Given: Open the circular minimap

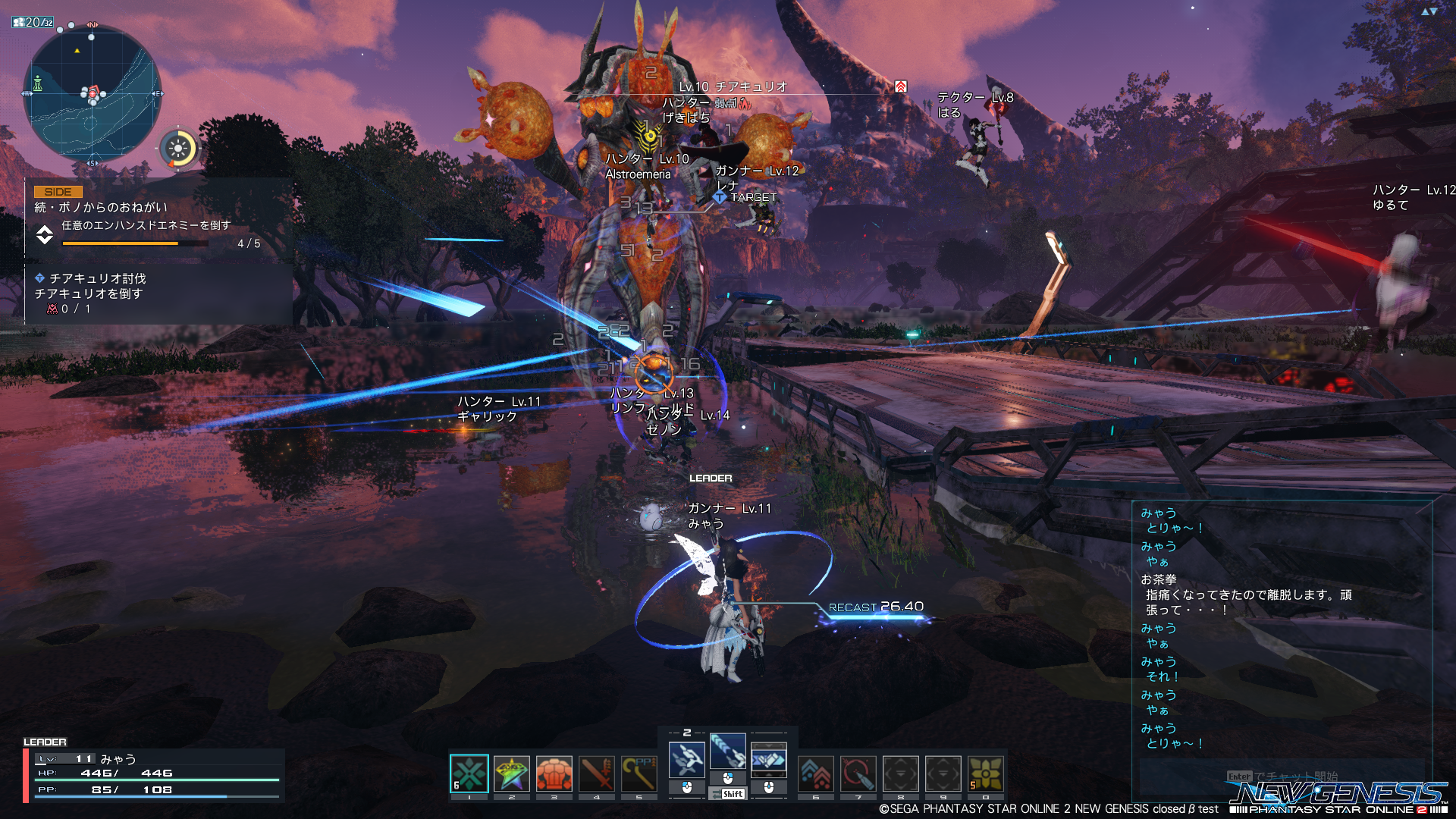Looking at the screenshot, I should [x=92, y=93].
